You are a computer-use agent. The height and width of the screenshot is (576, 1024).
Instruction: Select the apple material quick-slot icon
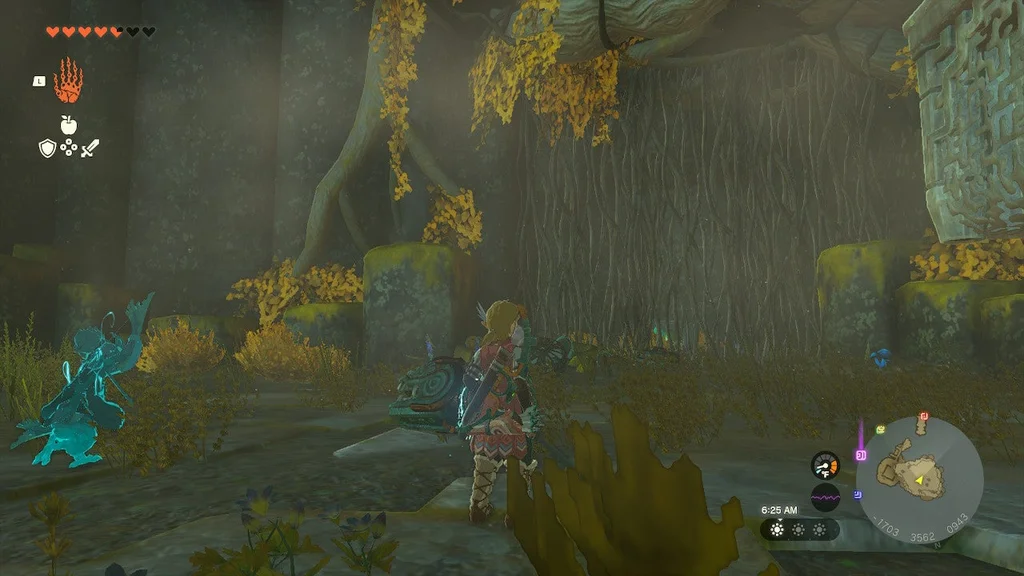[68, 125]
